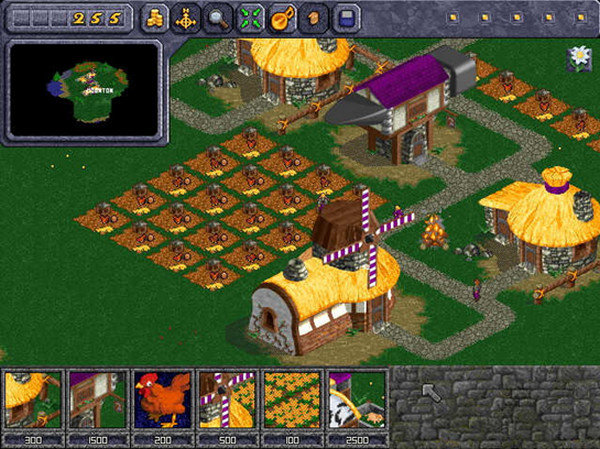The image size is (600, 449).
Task: Click the crosshair arrows toolbar icon
Action: click(185, 18)
